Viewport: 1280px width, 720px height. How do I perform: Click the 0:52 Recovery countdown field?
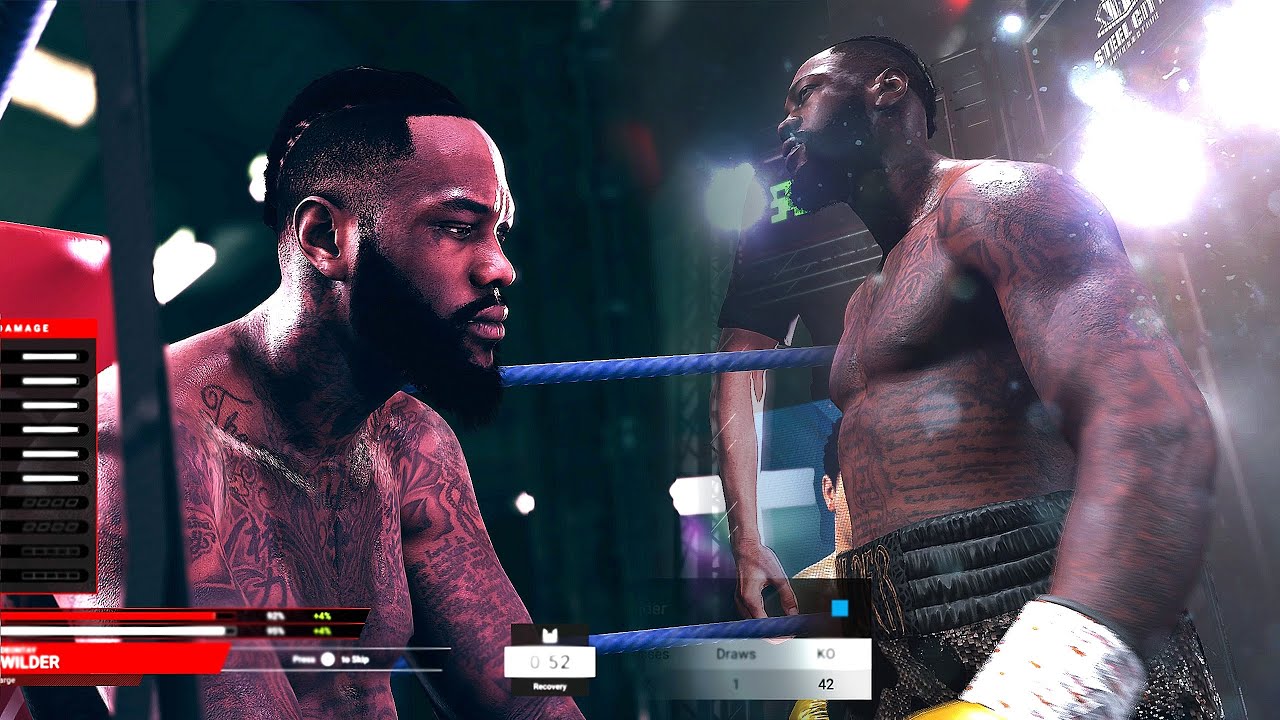pos(548,661)
